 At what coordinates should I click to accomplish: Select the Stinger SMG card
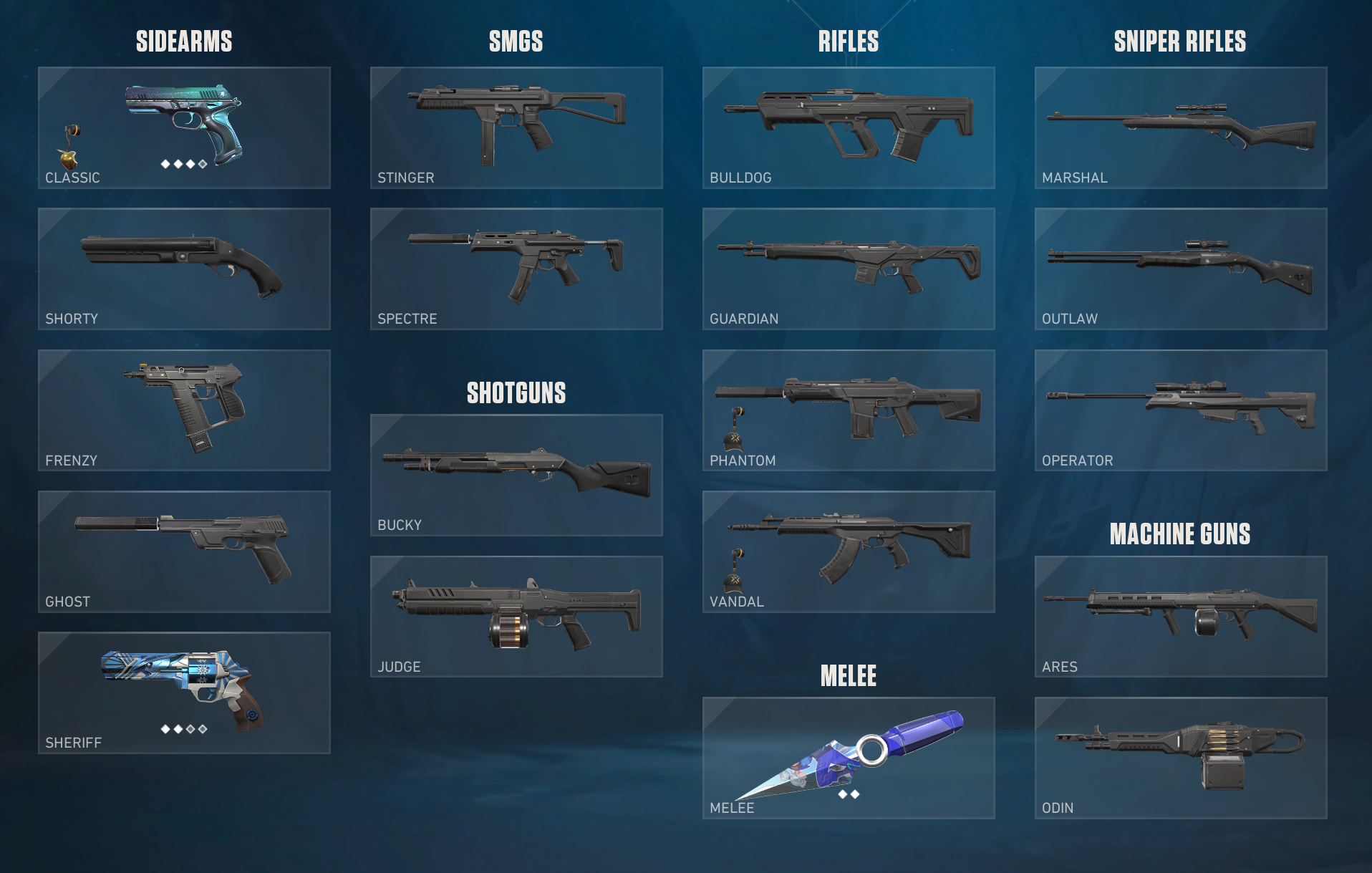(516, 127)
